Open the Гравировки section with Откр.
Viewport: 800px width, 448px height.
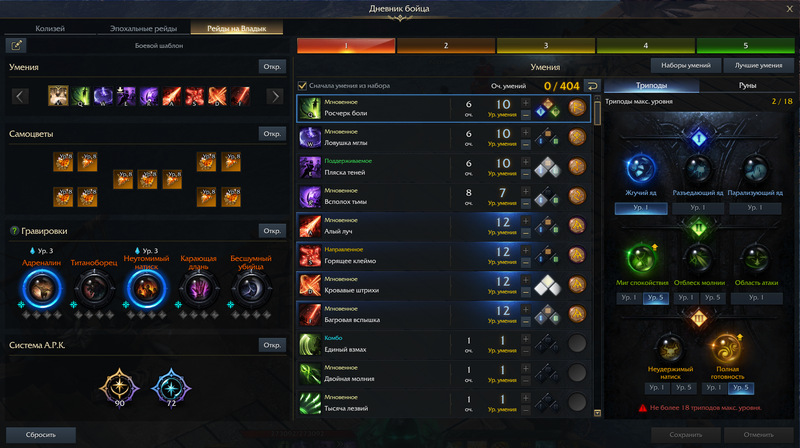click(271, 231)
